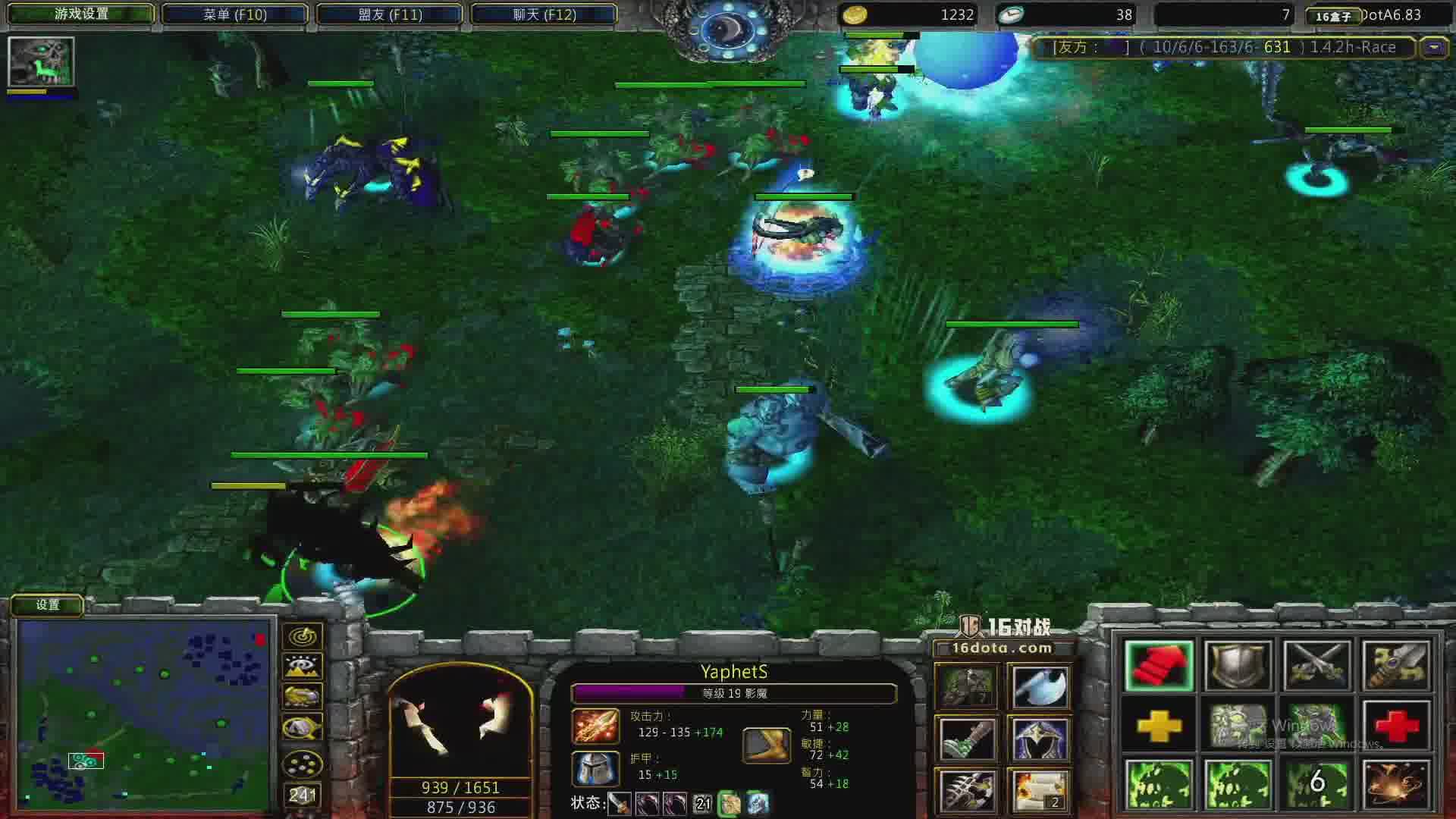Use the silver axe inventory item

pyautogui.click(x=1040, y=688)
